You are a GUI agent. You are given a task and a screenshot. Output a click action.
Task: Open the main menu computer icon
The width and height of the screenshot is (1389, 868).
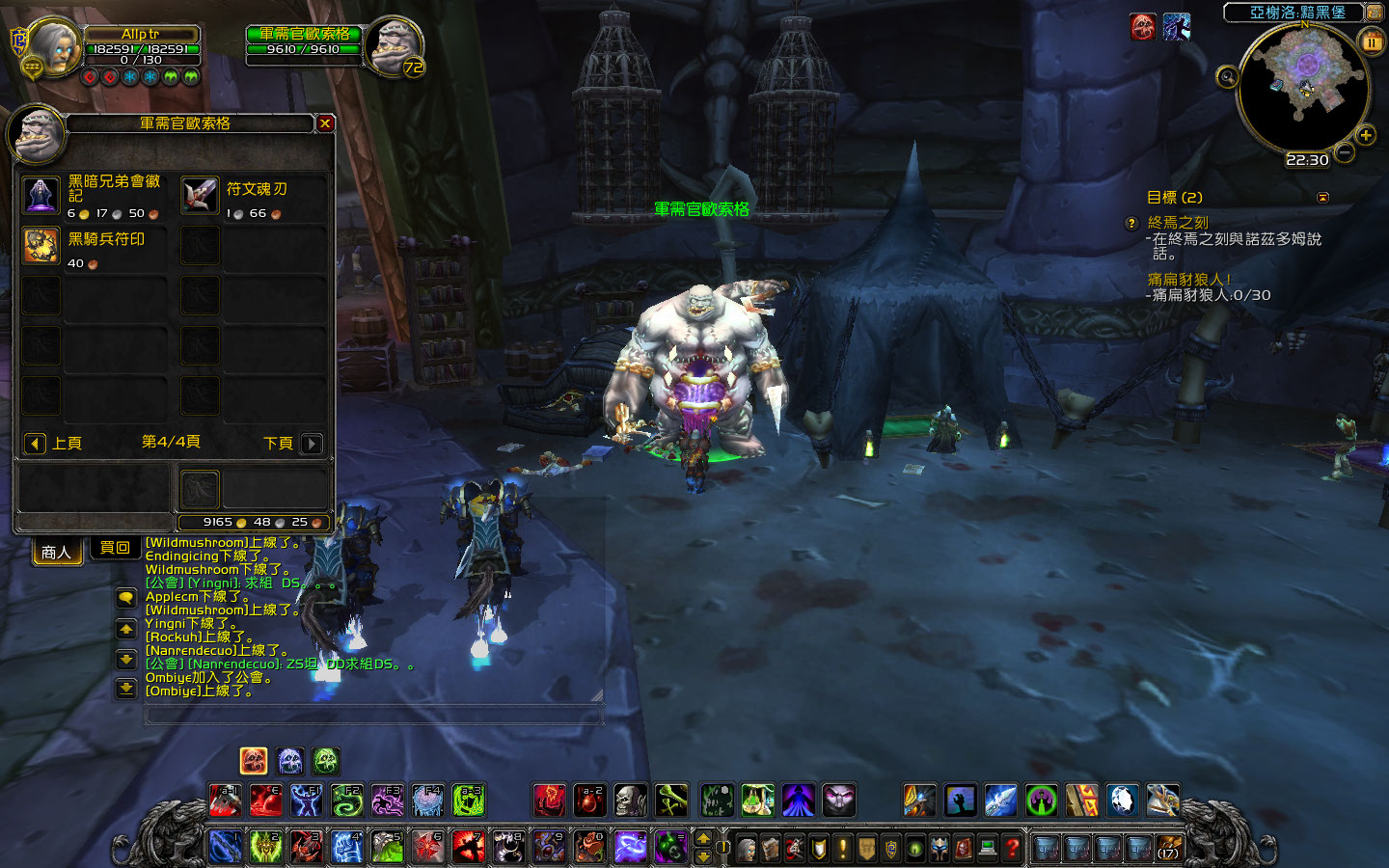coord(987,847)
